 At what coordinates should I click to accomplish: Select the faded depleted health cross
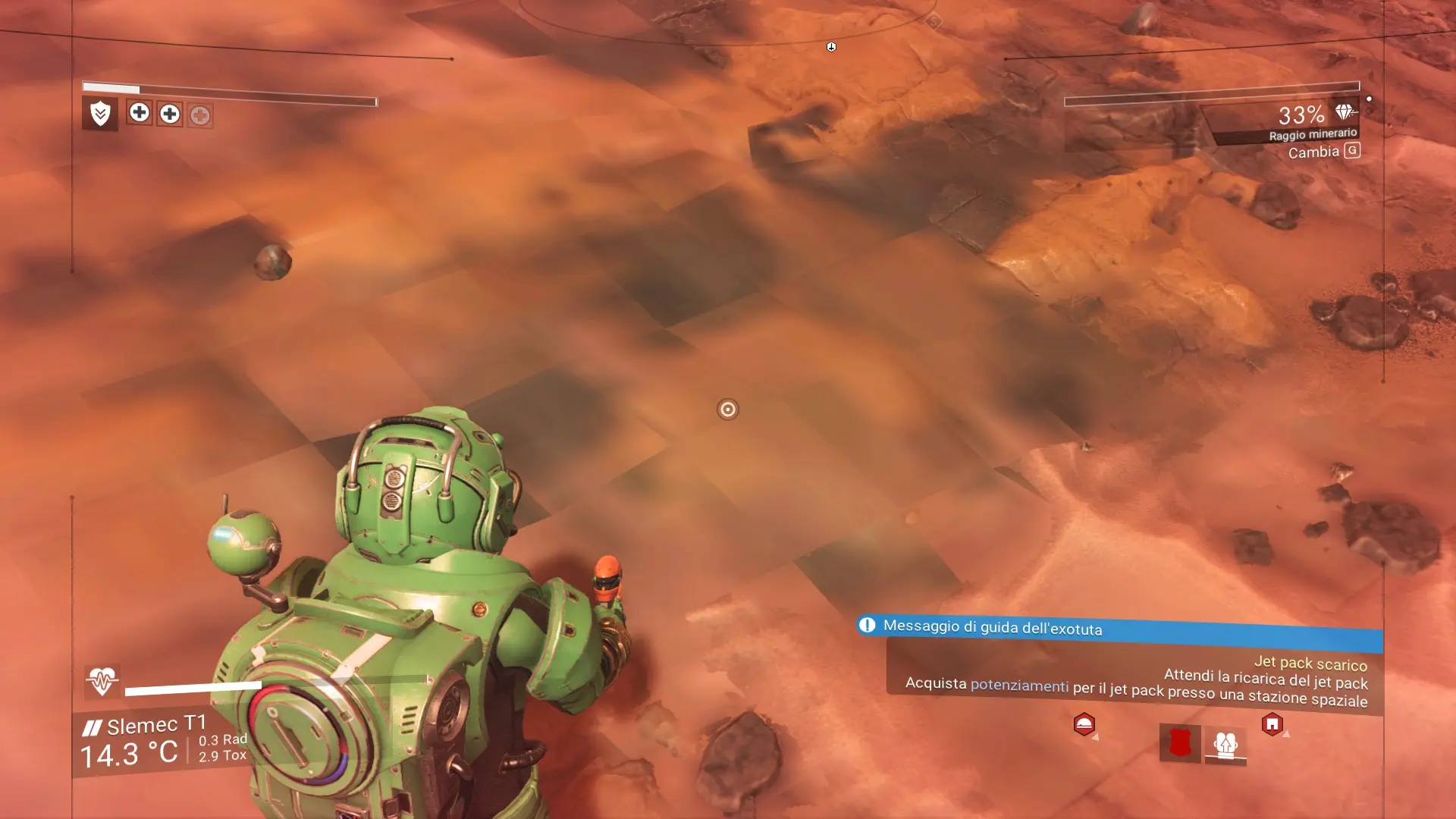200,115
